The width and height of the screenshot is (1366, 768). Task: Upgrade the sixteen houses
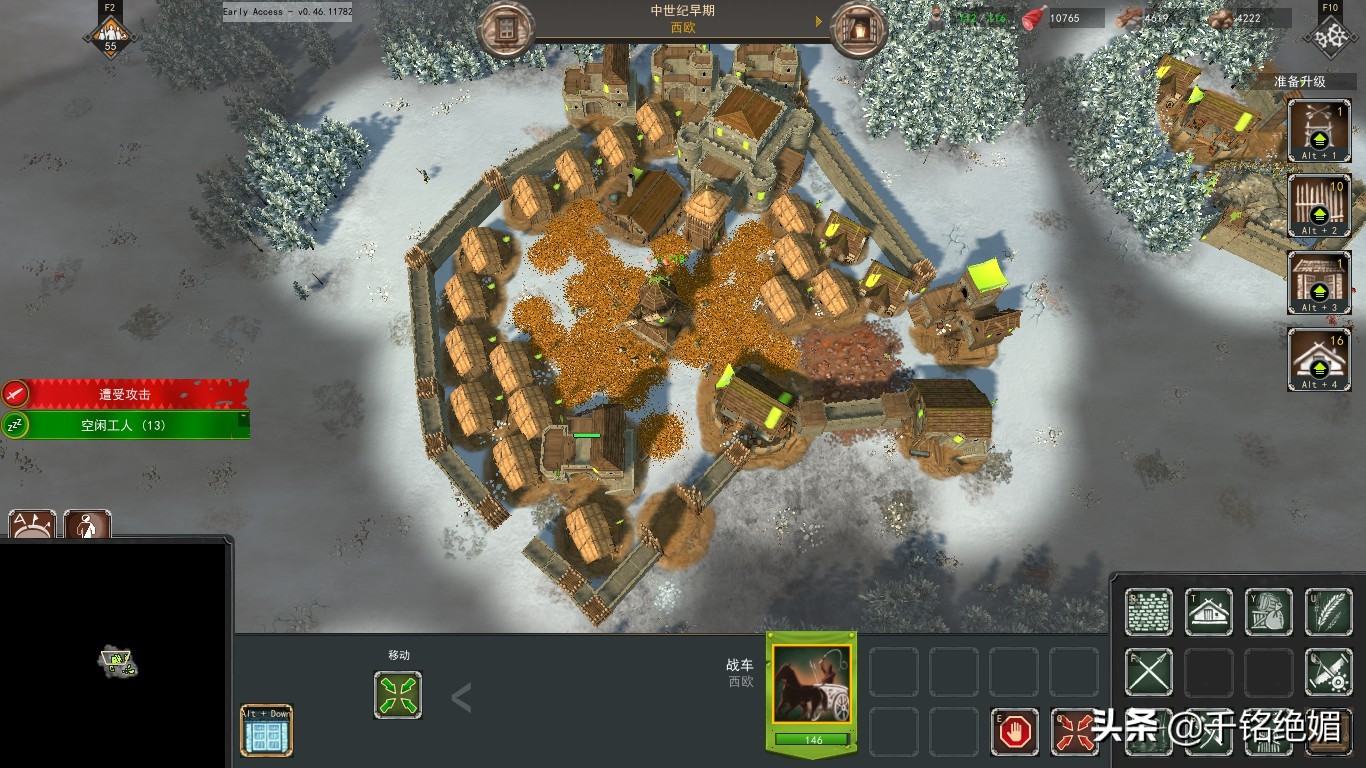tap(1319, 360)
